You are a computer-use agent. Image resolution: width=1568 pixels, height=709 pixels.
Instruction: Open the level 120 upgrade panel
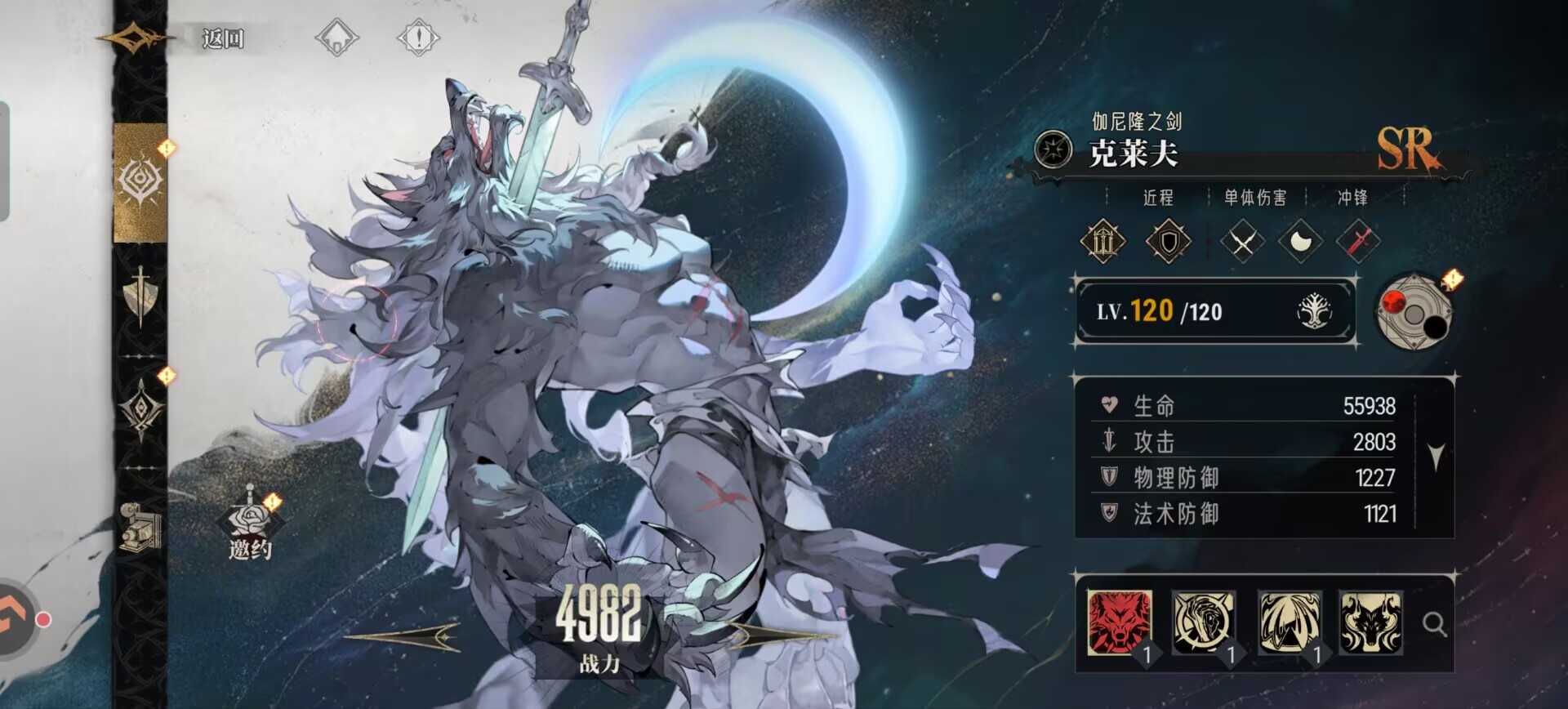click(1215, 311)
